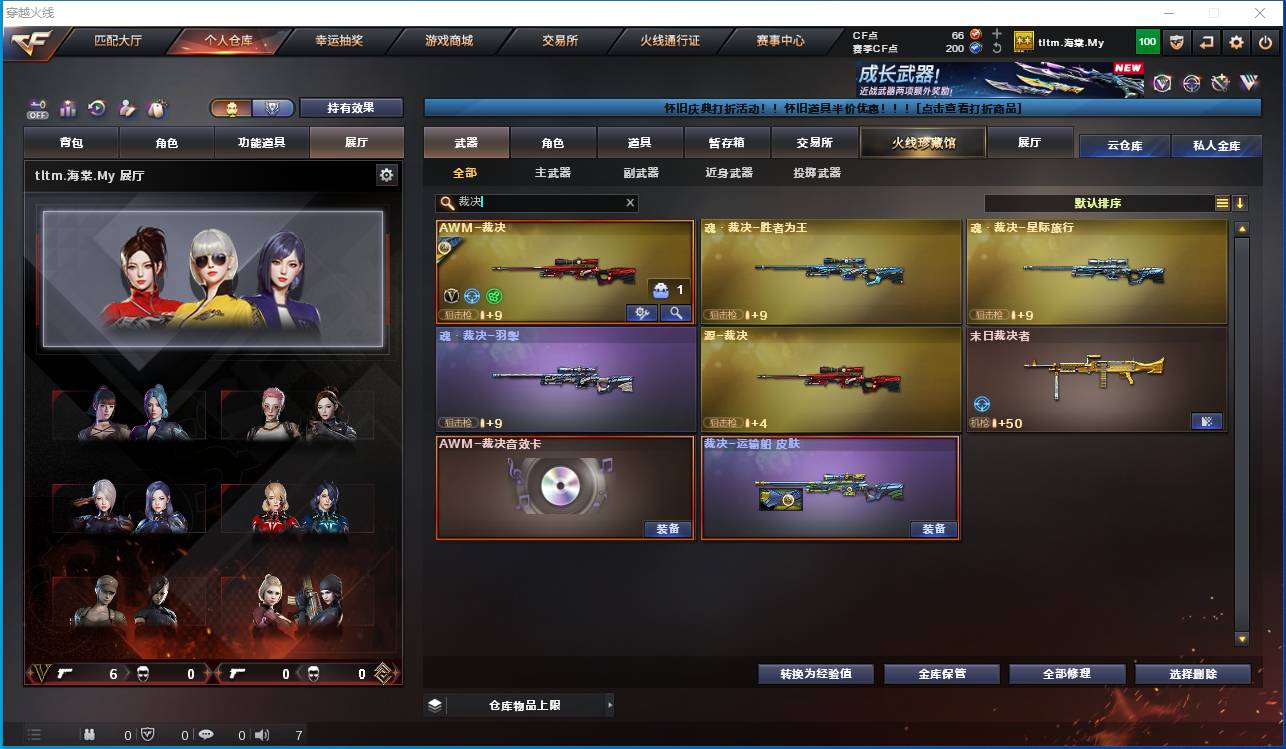Click the speaker icon in the bottom bar

coord(261,735)
